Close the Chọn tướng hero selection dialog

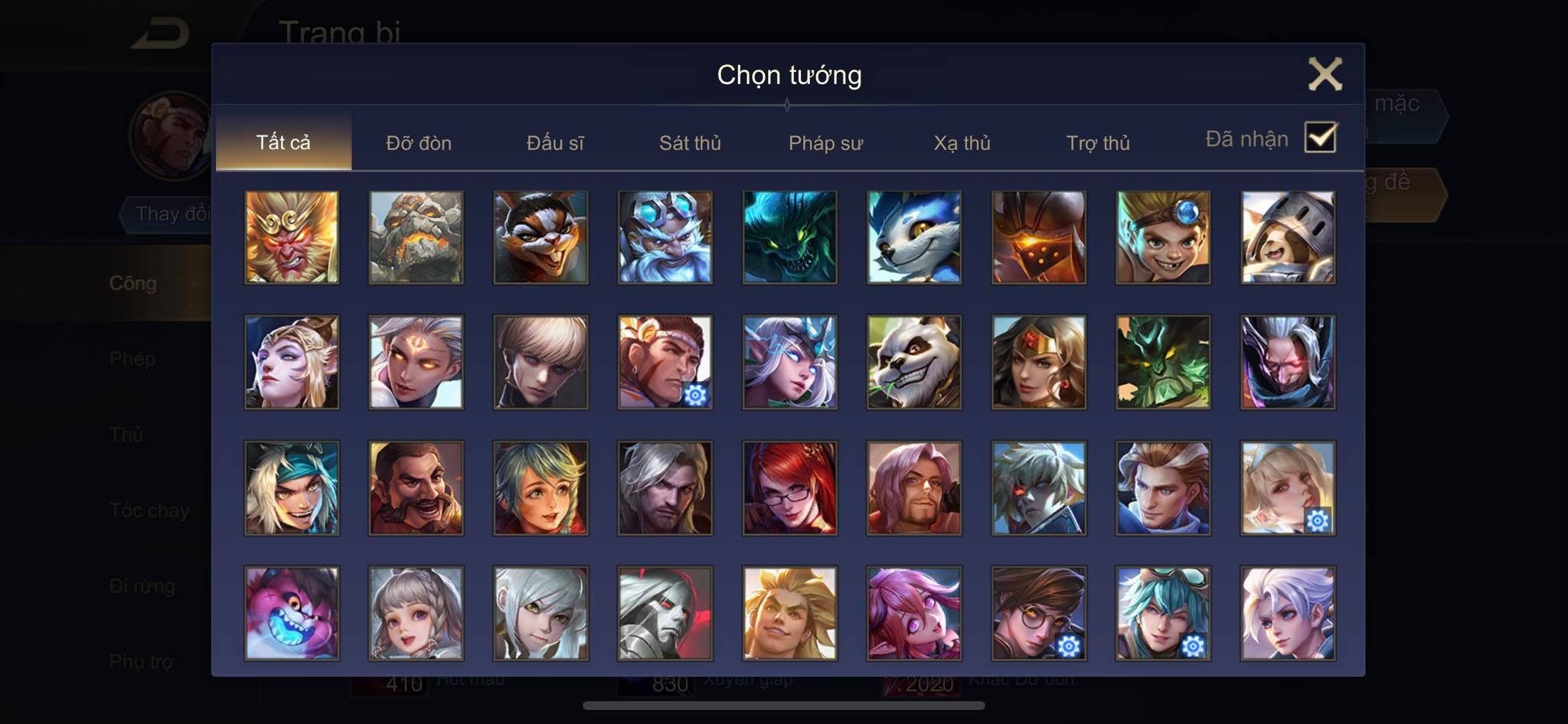point(1325,74)
